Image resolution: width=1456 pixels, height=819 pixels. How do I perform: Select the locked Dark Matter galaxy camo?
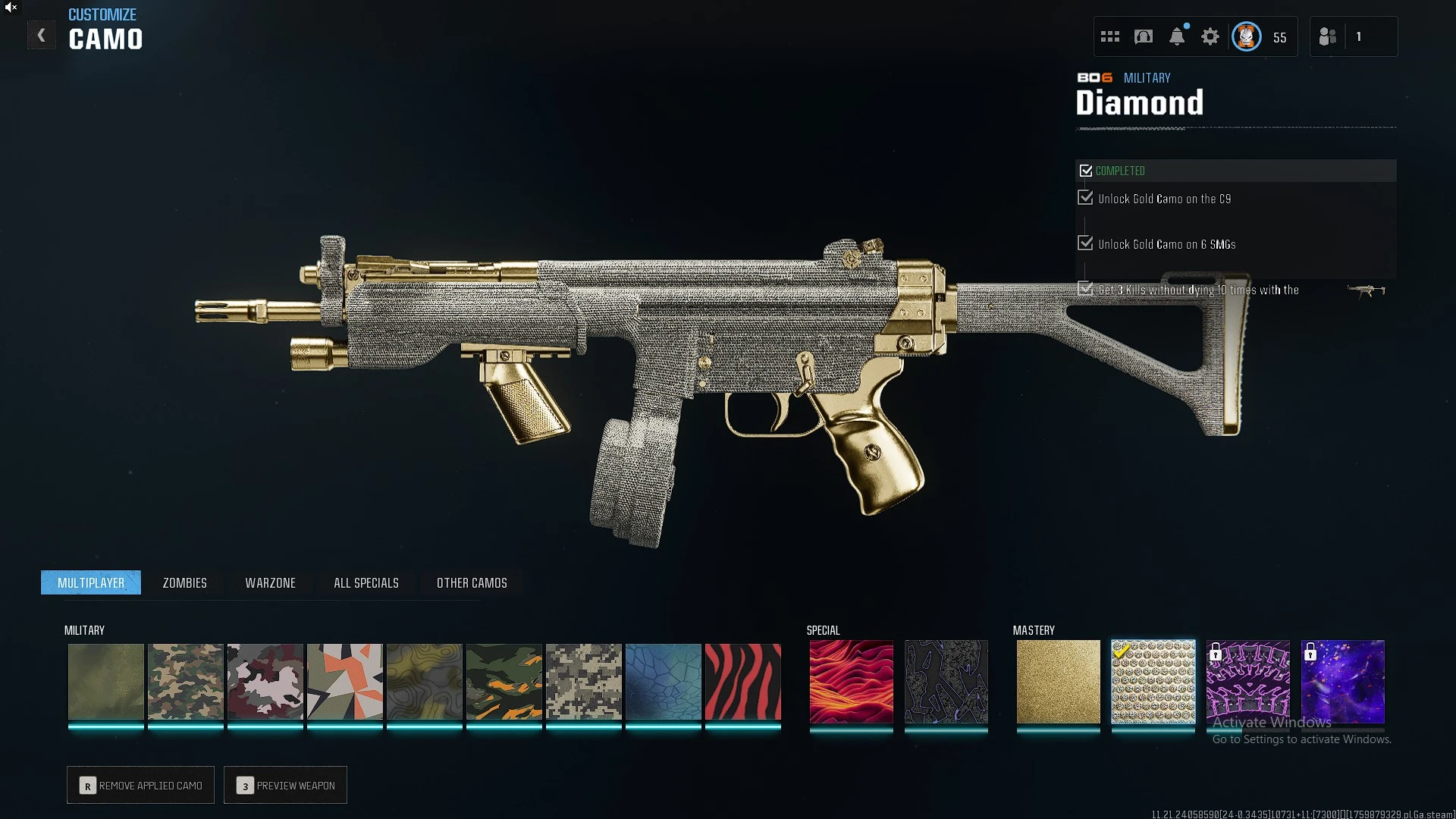click(1342, 681)
